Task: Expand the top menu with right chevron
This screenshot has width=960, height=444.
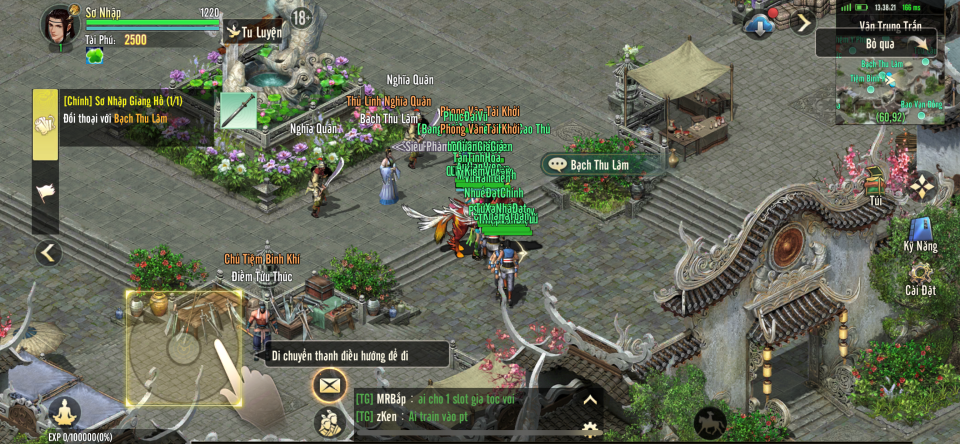Action: (x=803, y=22)
